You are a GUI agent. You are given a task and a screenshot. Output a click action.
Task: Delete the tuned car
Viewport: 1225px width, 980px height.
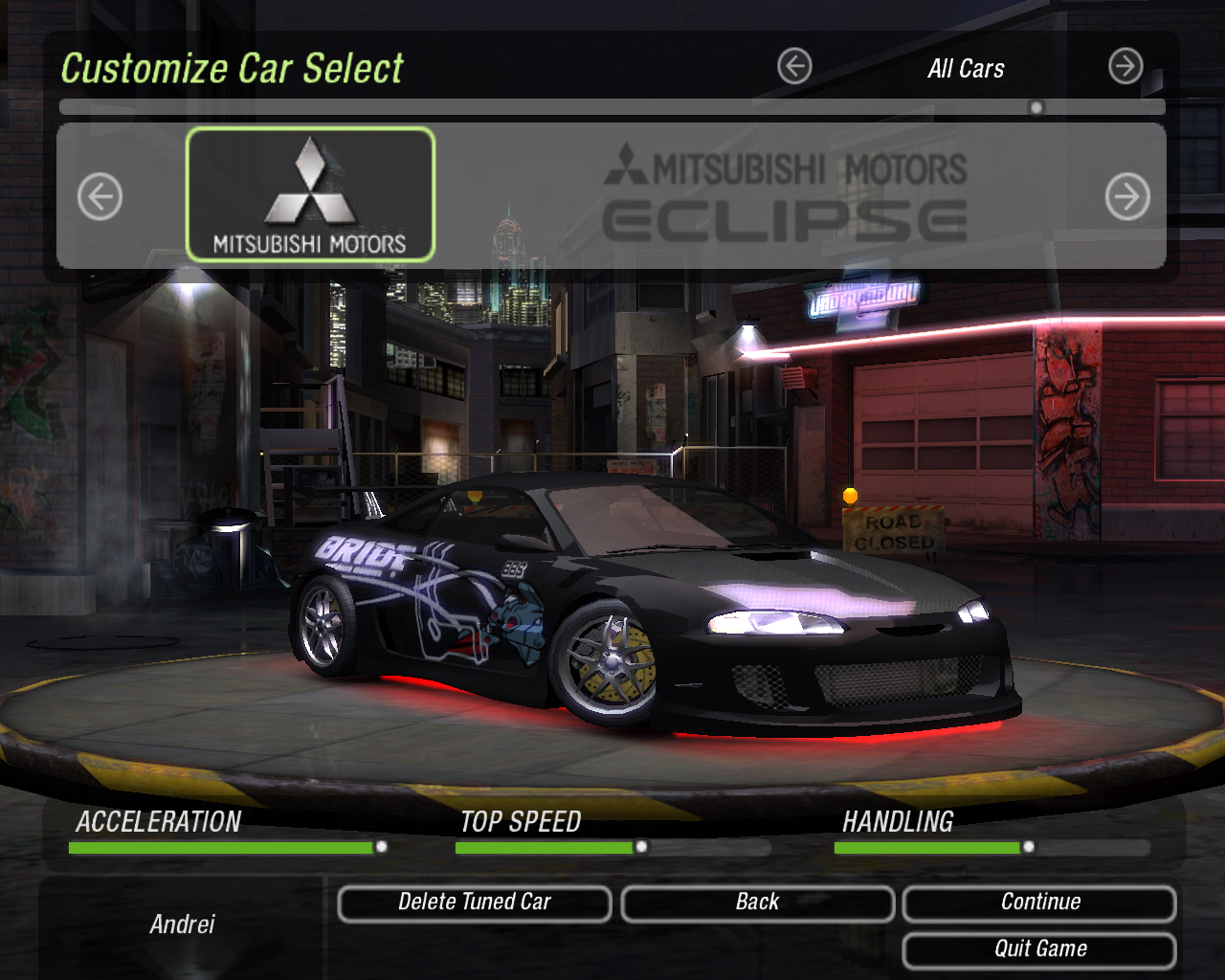pyautogui.click(x=475, y=902)
